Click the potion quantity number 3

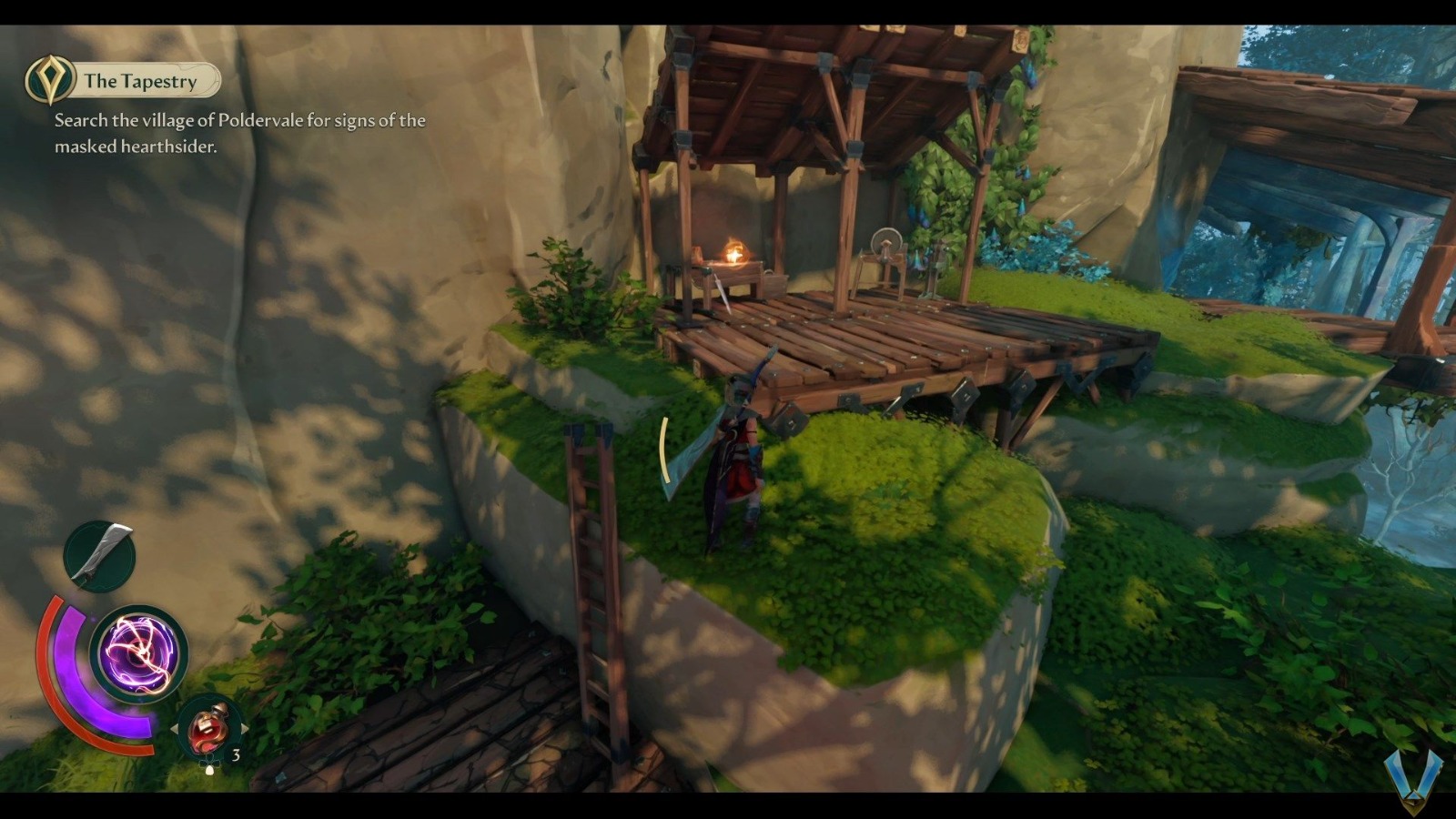(x=235, y=754)
